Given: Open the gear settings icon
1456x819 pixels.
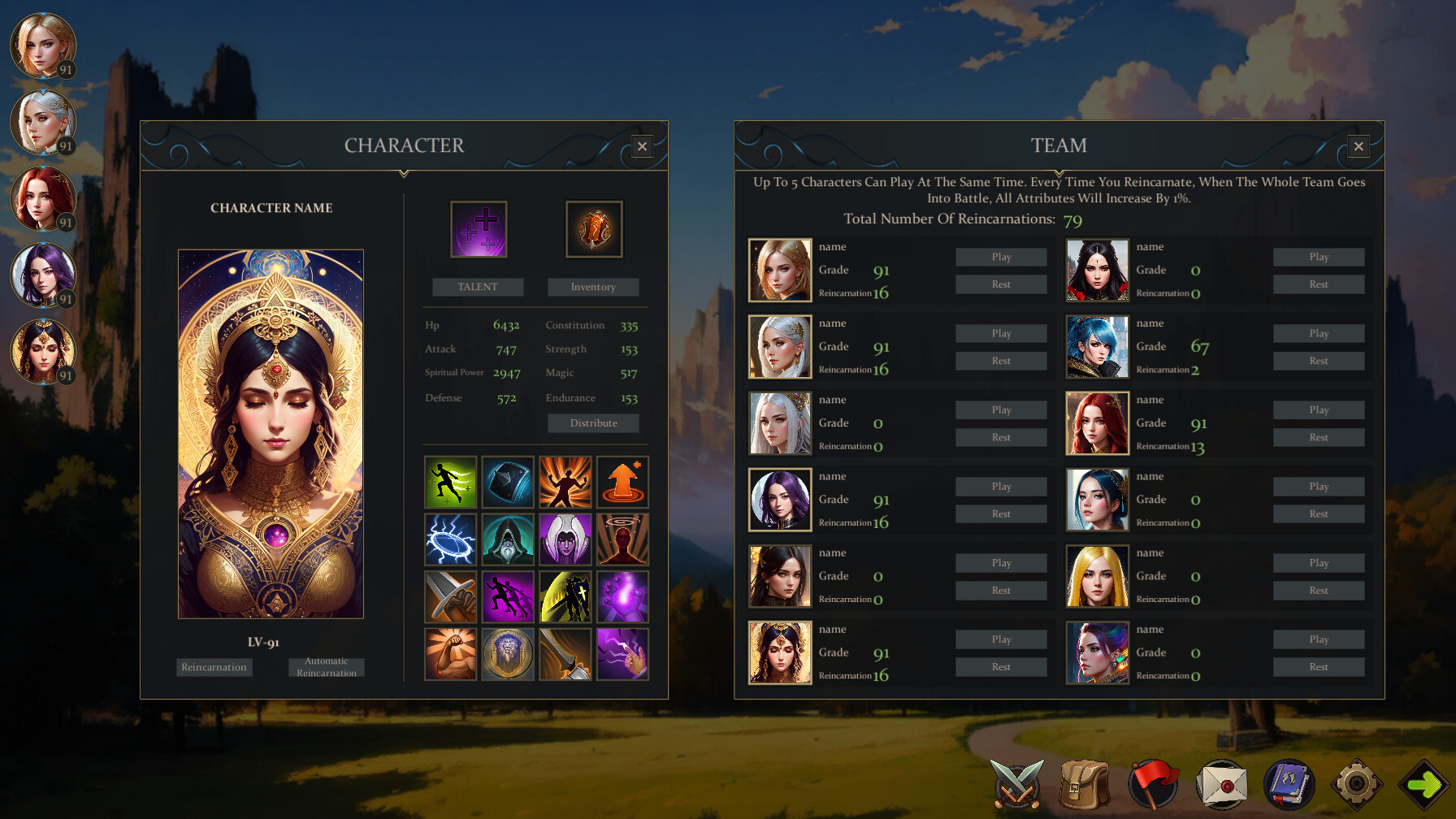Looking at the screenshot, I should 1358,782.
